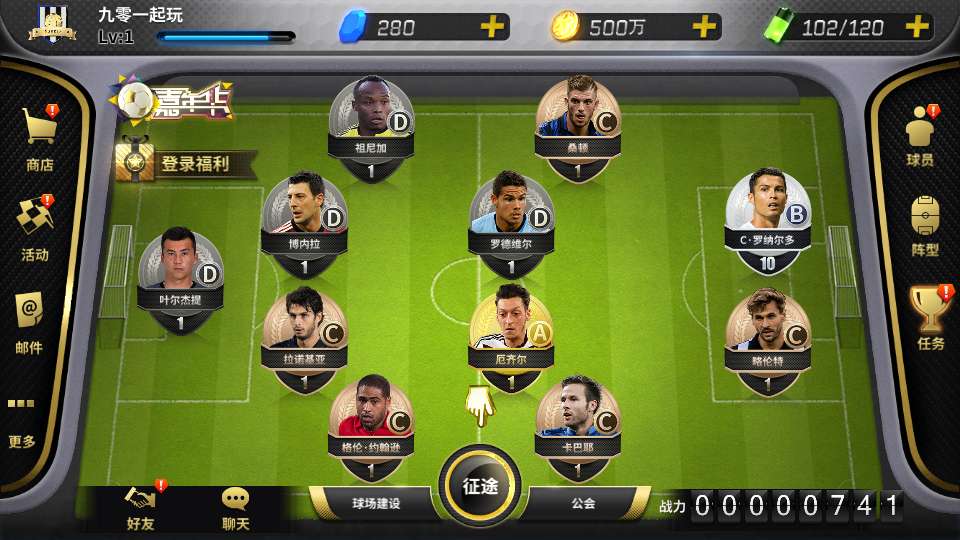Open the 活动 events menu
The height and width of the screenshot is (540, 960).
click(x=36, y=228)
